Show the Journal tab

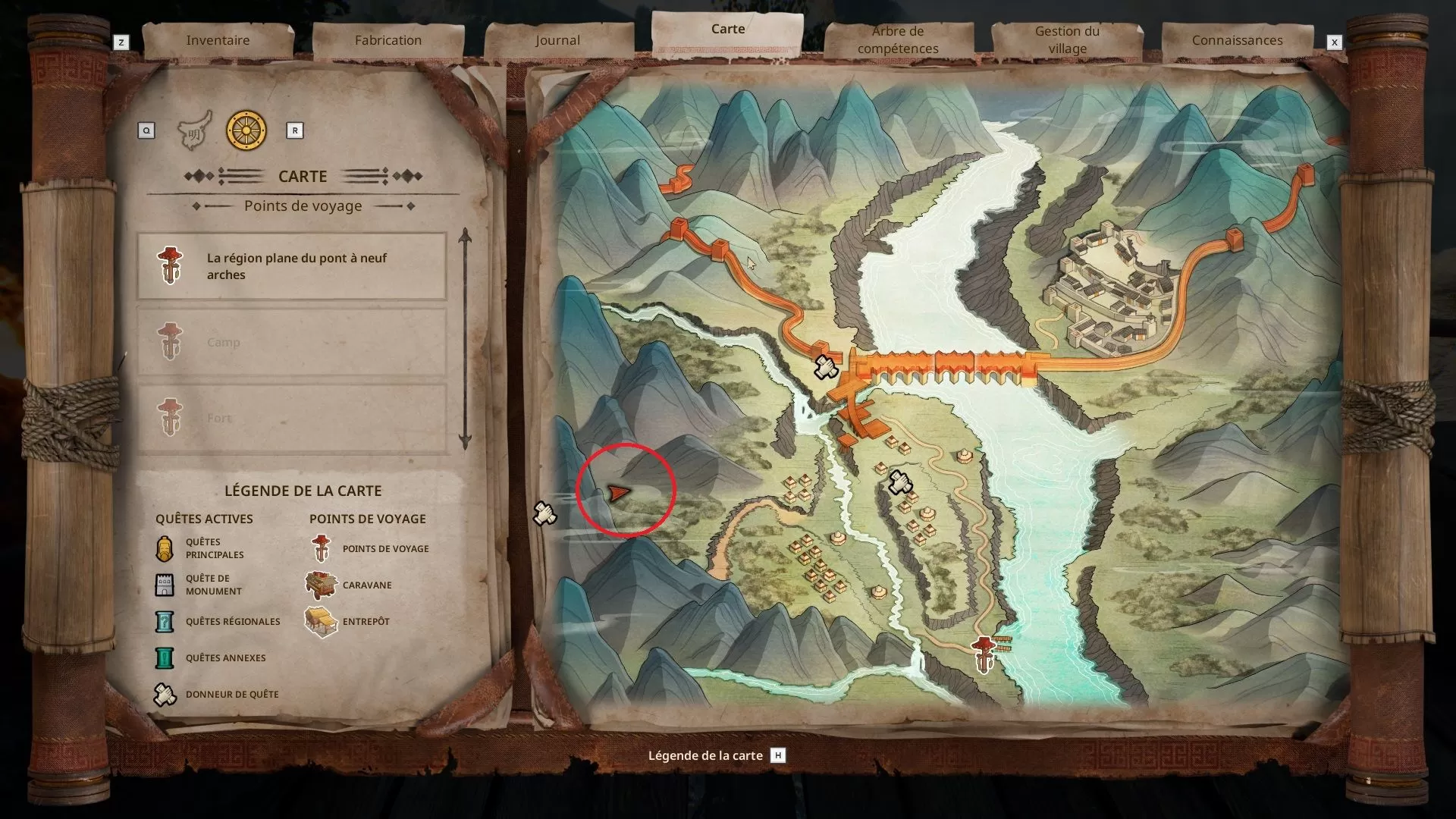[x=557, y=40]
